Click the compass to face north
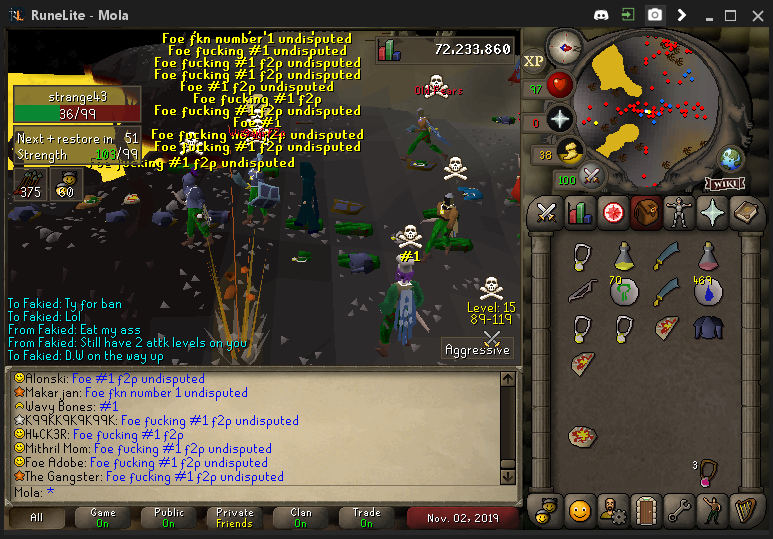The width and height of the screenshot is (773, 539). point(566,47)
